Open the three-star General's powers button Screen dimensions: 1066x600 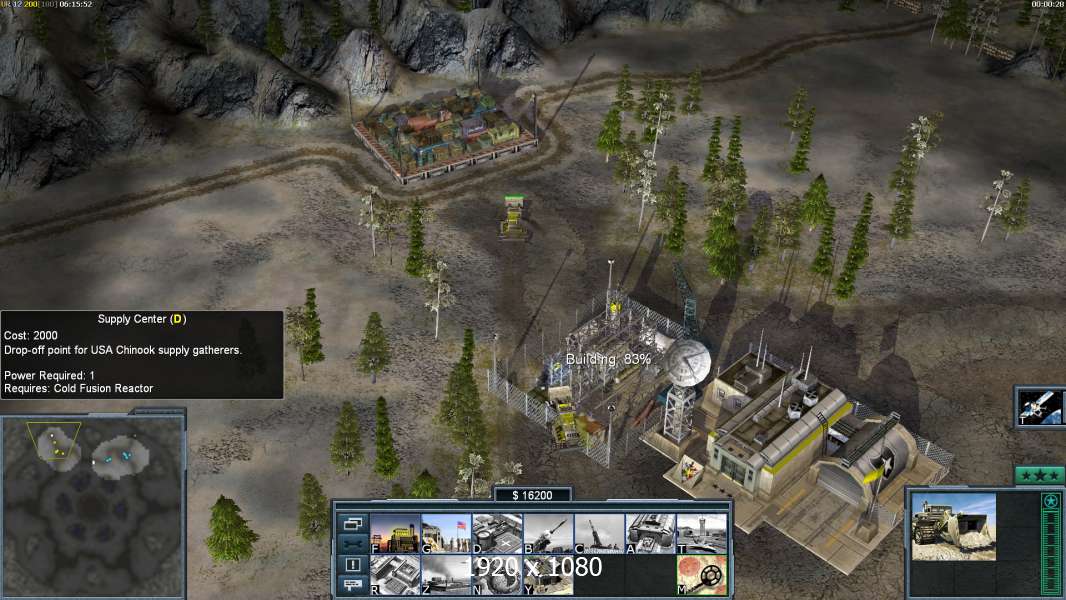(x=1039, y=475)
